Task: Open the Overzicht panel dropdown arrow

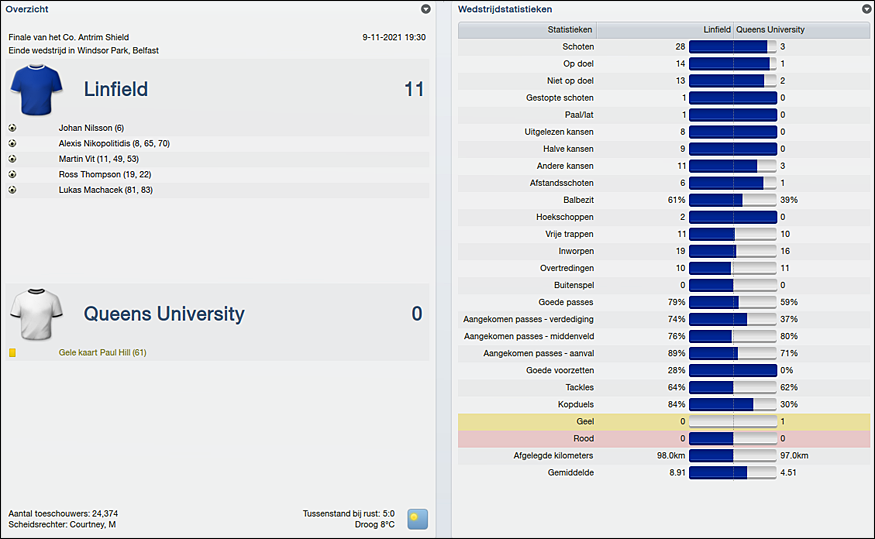Action: tap(426, 9)
